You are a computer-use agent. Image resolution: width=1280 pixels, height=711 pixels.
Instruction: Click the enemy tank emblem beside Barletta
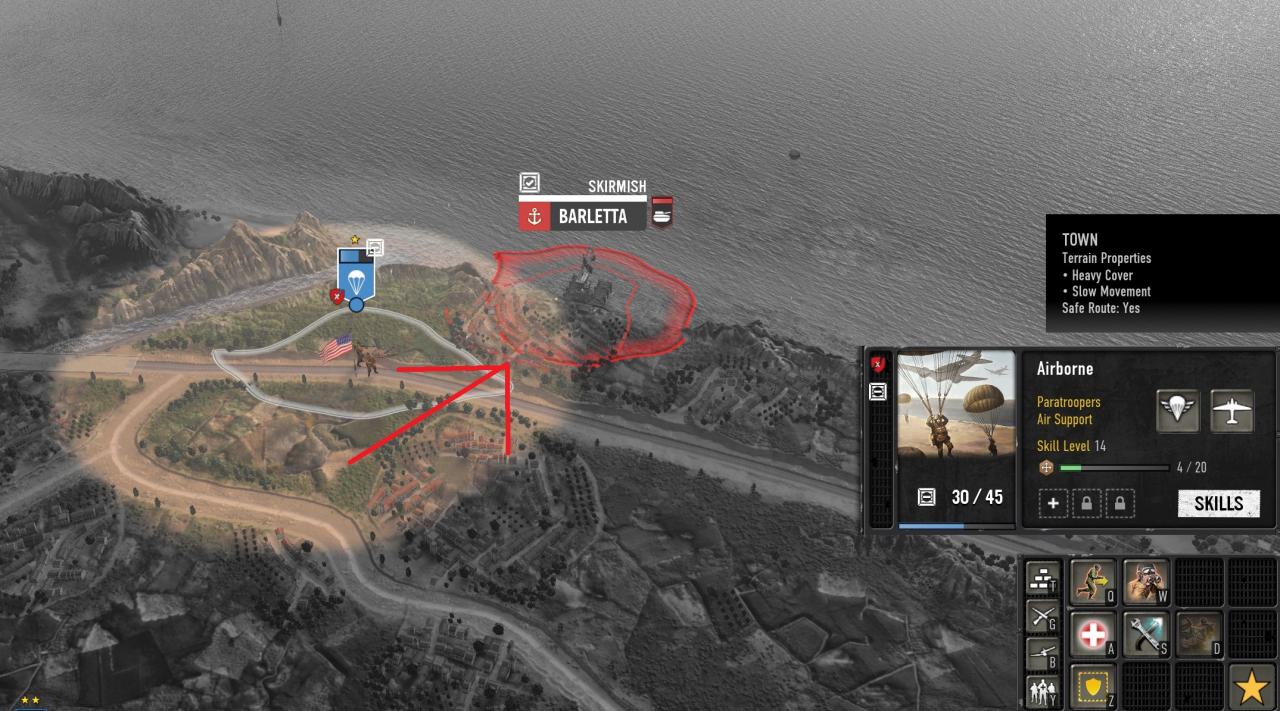click(x=662, y=212)
